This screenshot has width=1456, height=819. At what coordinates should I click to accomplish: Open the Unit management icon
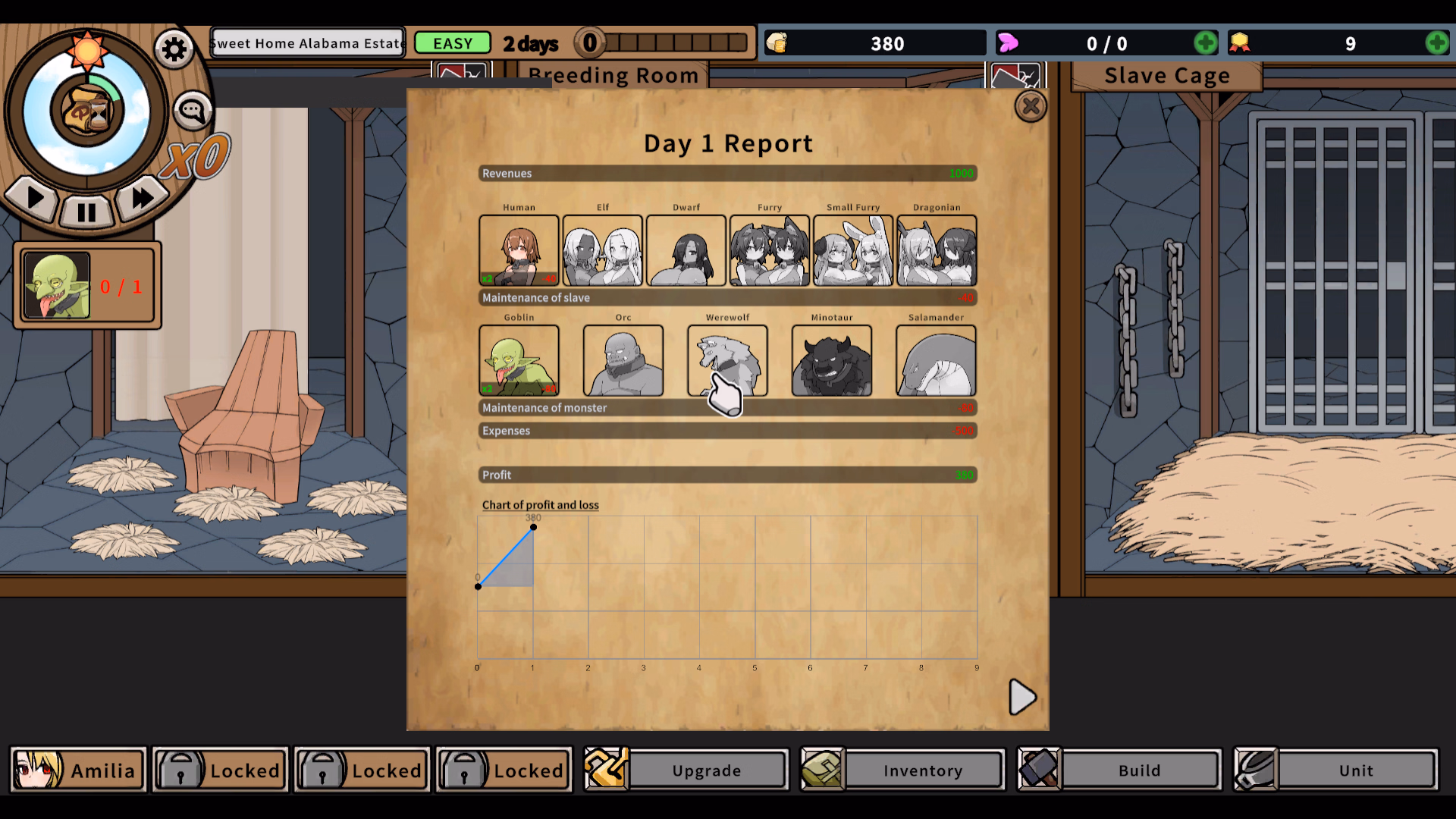[1255, 770]
